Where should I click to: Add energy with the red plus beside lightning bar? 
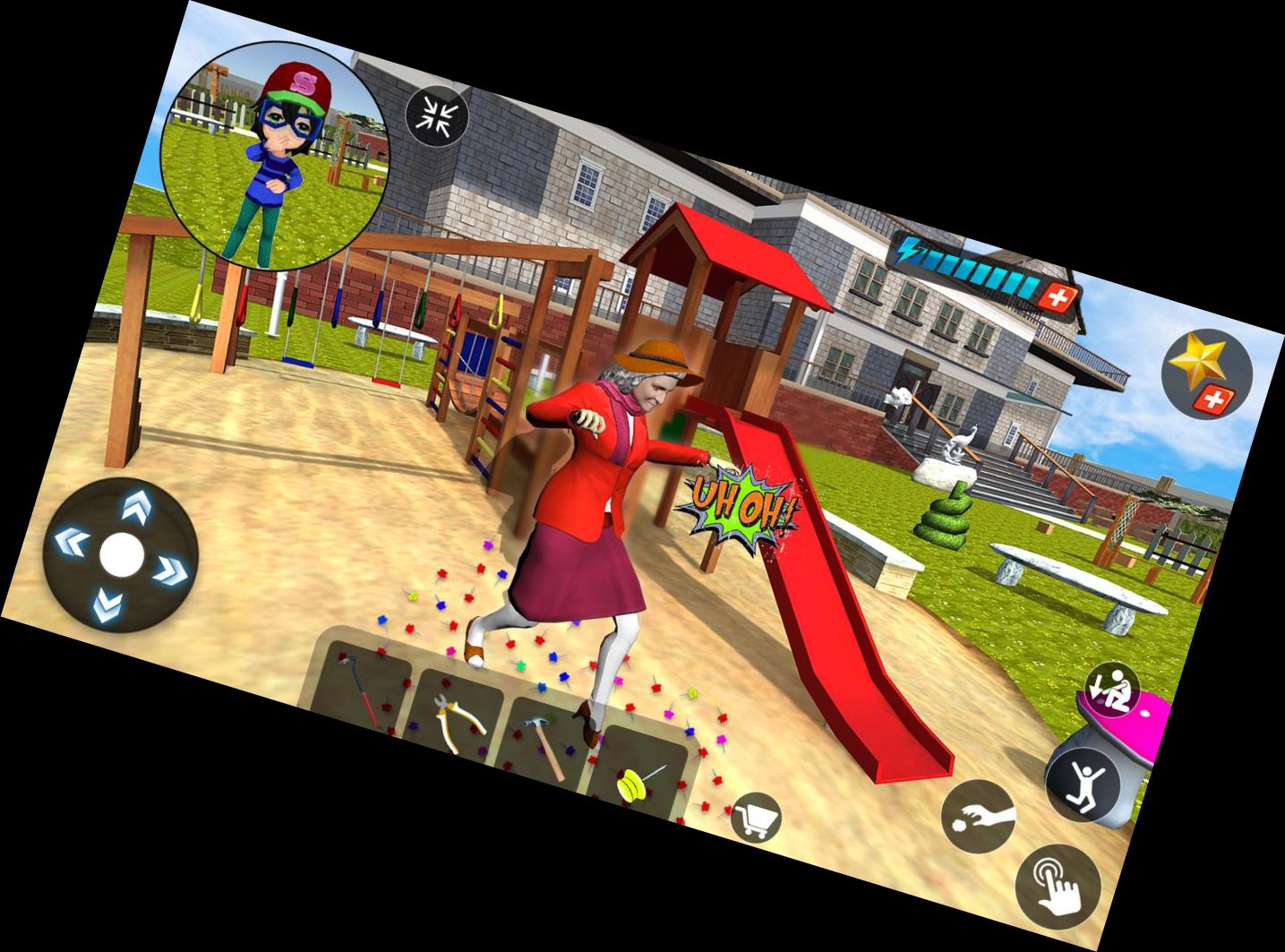click(1058, 297)
